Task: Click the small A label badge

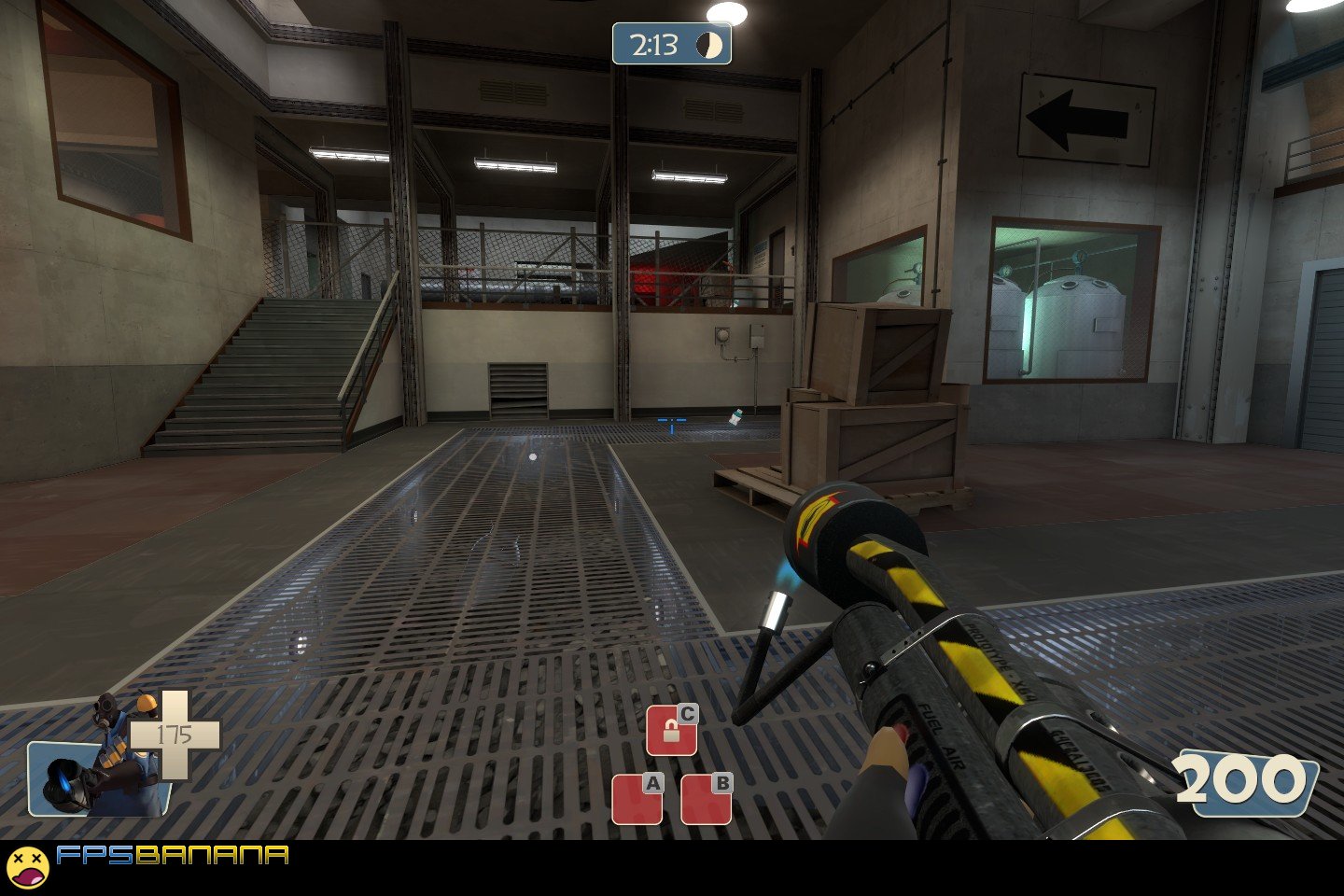Action: click(x=651, y=784)
